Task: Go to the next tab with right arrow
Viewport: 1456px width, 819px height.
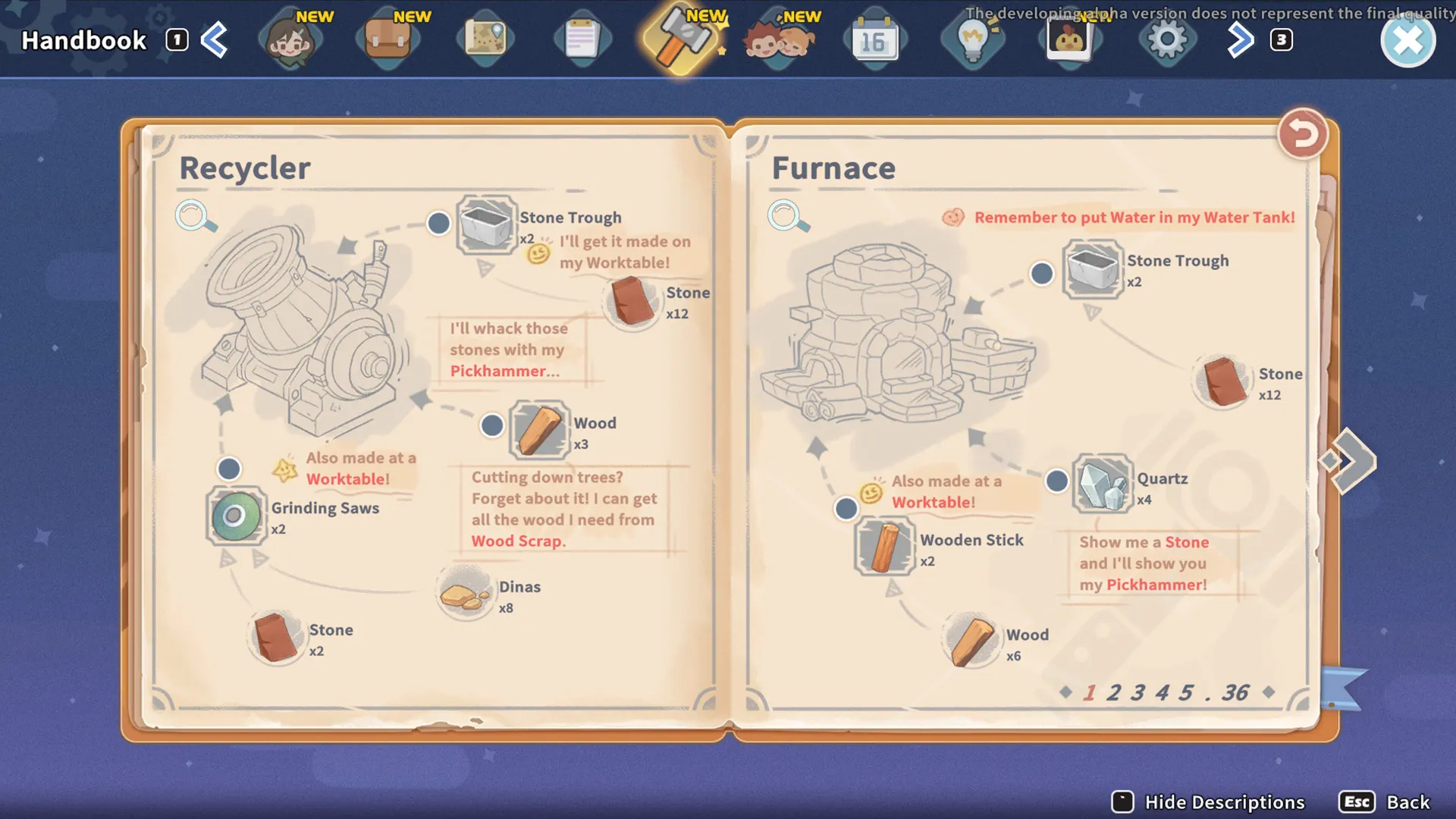Action: [1240, 41]
